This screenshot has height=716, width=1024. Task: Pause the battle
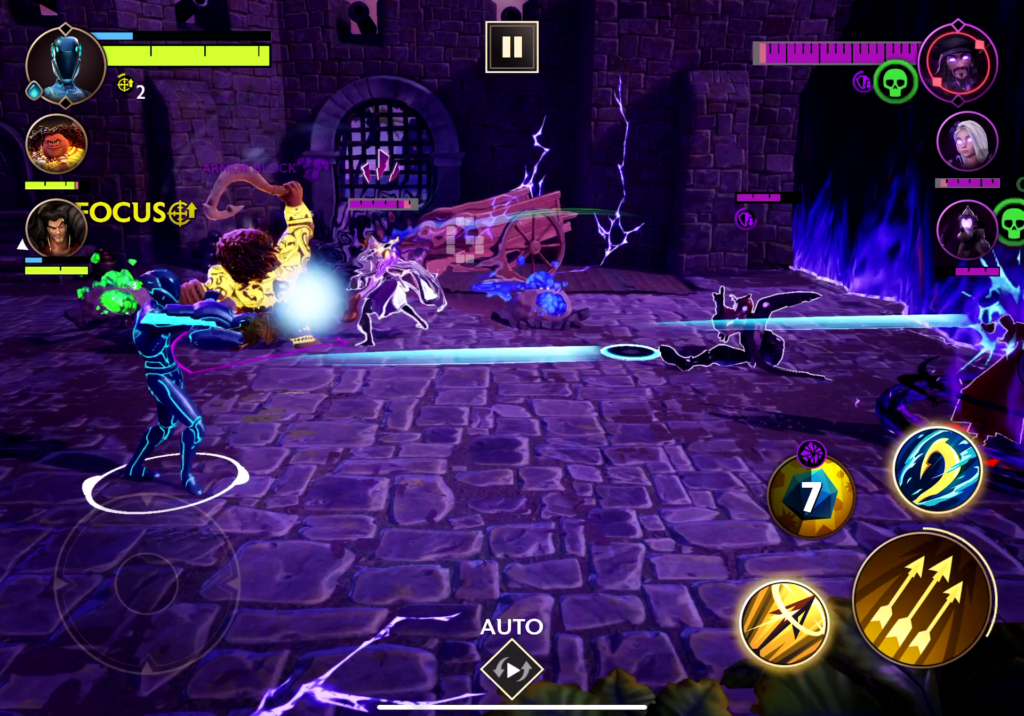click(x=511, y=47)
